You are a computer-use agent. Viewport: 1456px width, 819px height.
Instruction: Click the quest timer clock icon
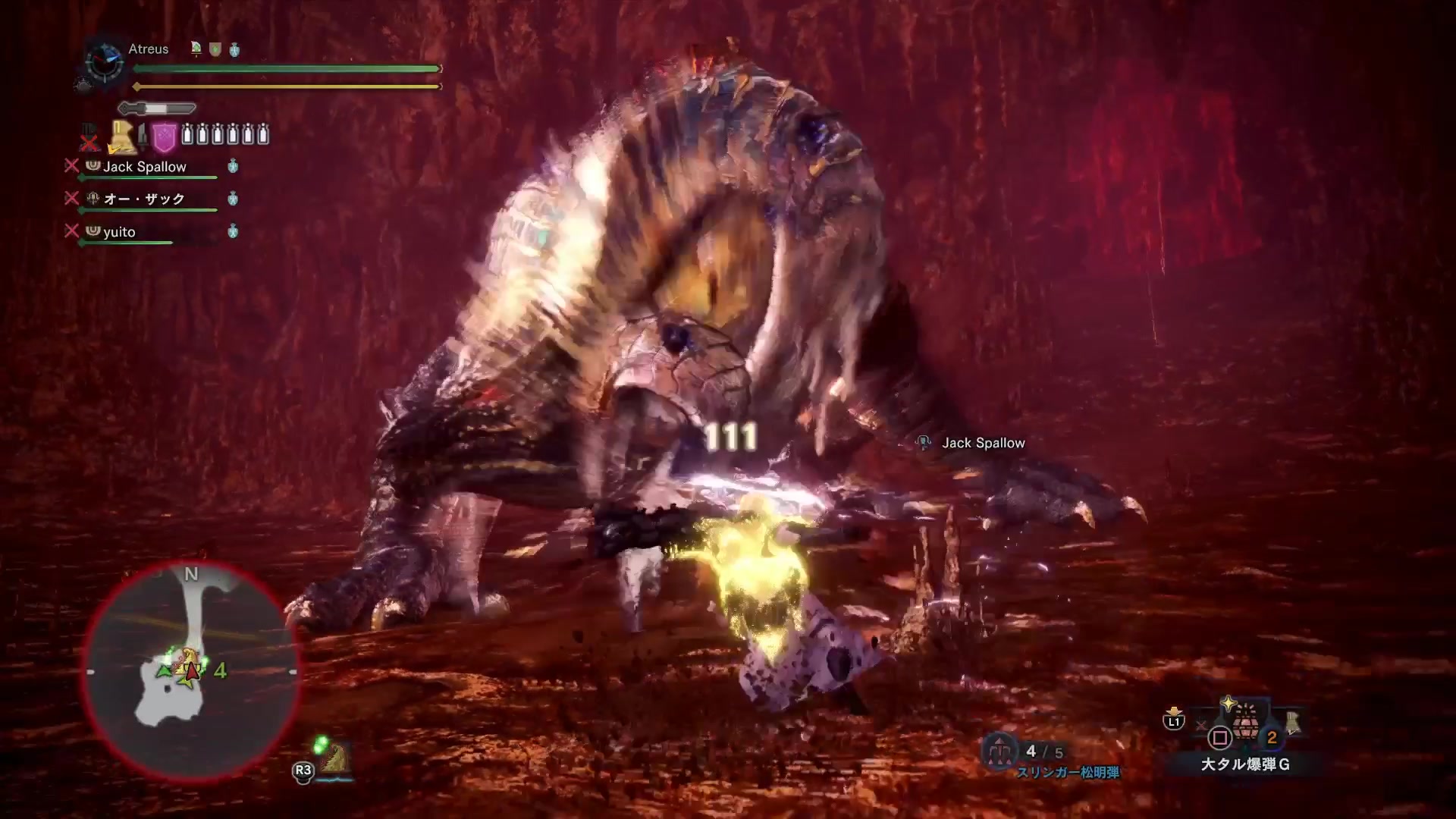105,61
